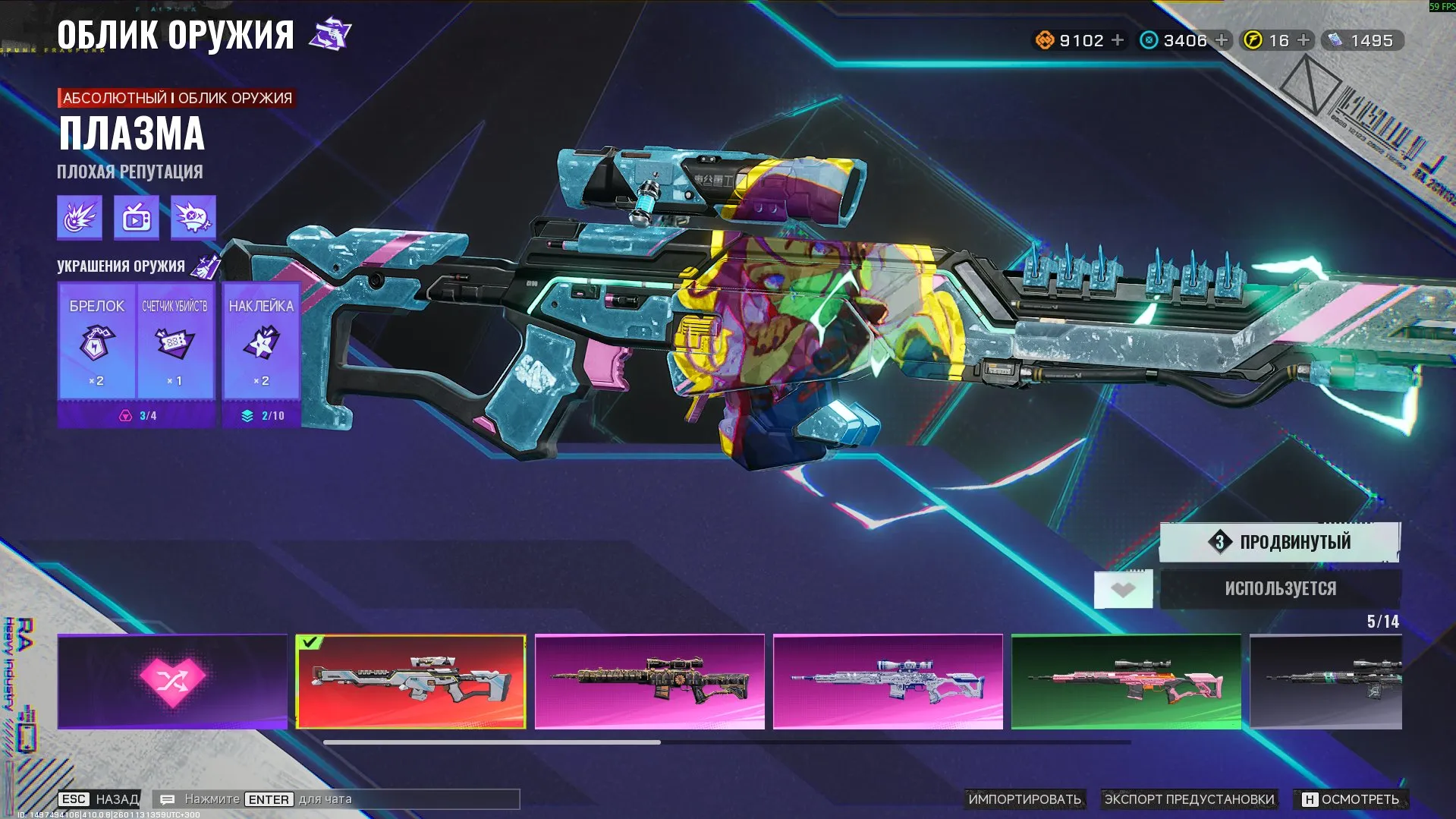This screenshot has width=1456, height=819.
Task: Click the skull sticker effect icon
Action: point(193,218)
